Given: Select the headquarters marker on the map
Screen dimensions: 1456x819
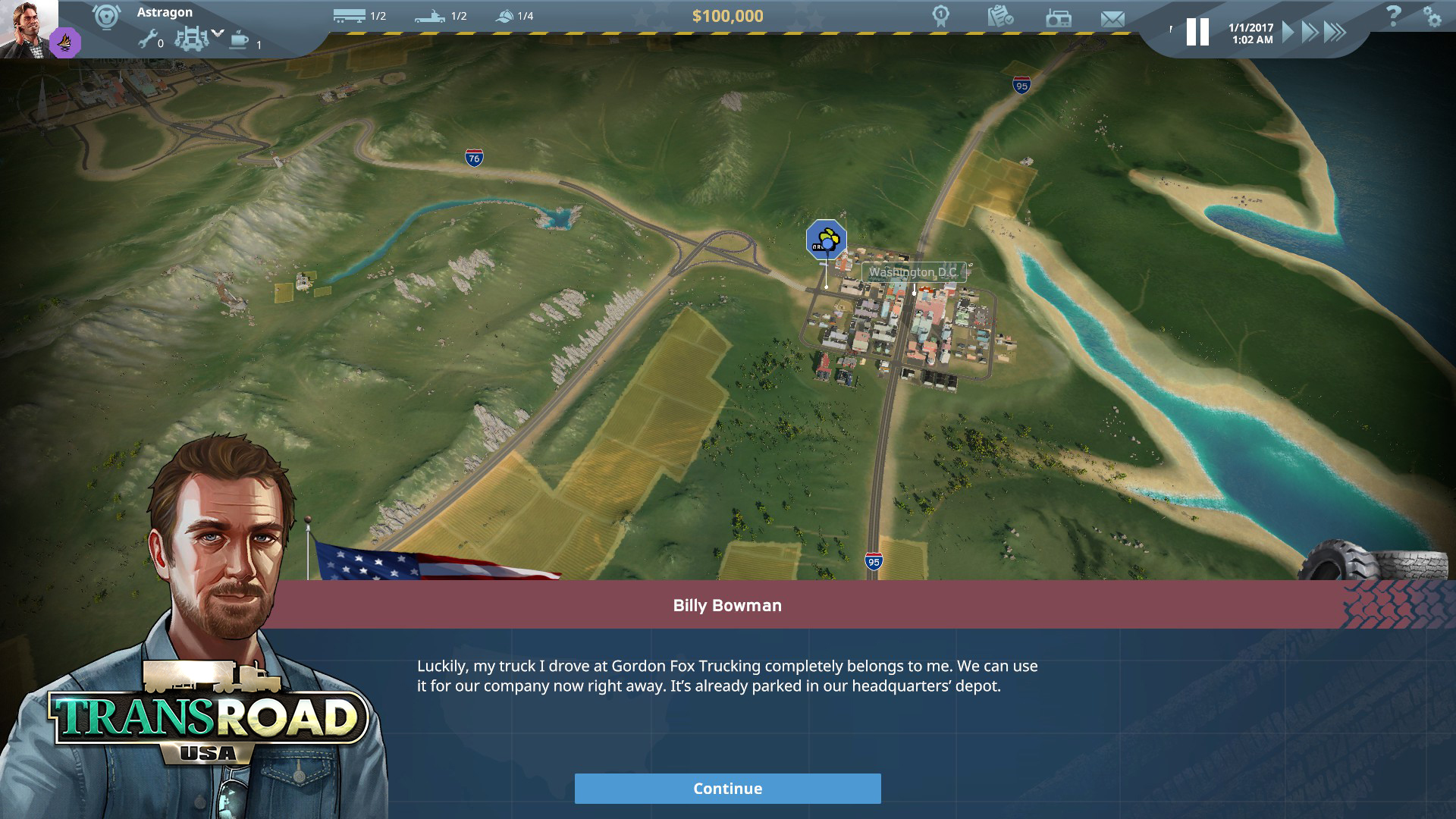Looking at the screenshot, I should pos(826,240).
